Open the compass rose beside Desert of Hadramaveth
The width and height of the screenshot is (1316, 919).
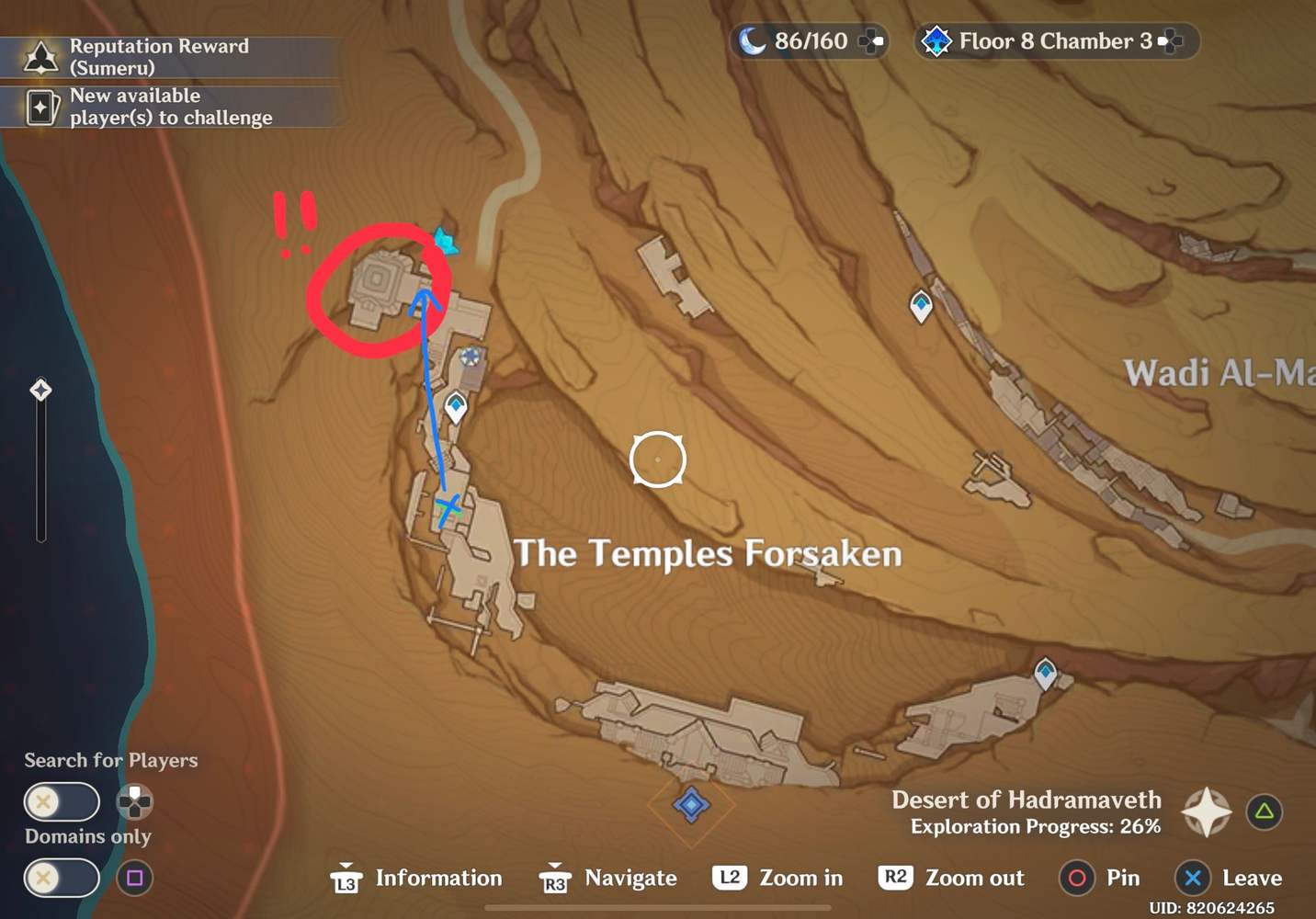[x=1206, y=811]
